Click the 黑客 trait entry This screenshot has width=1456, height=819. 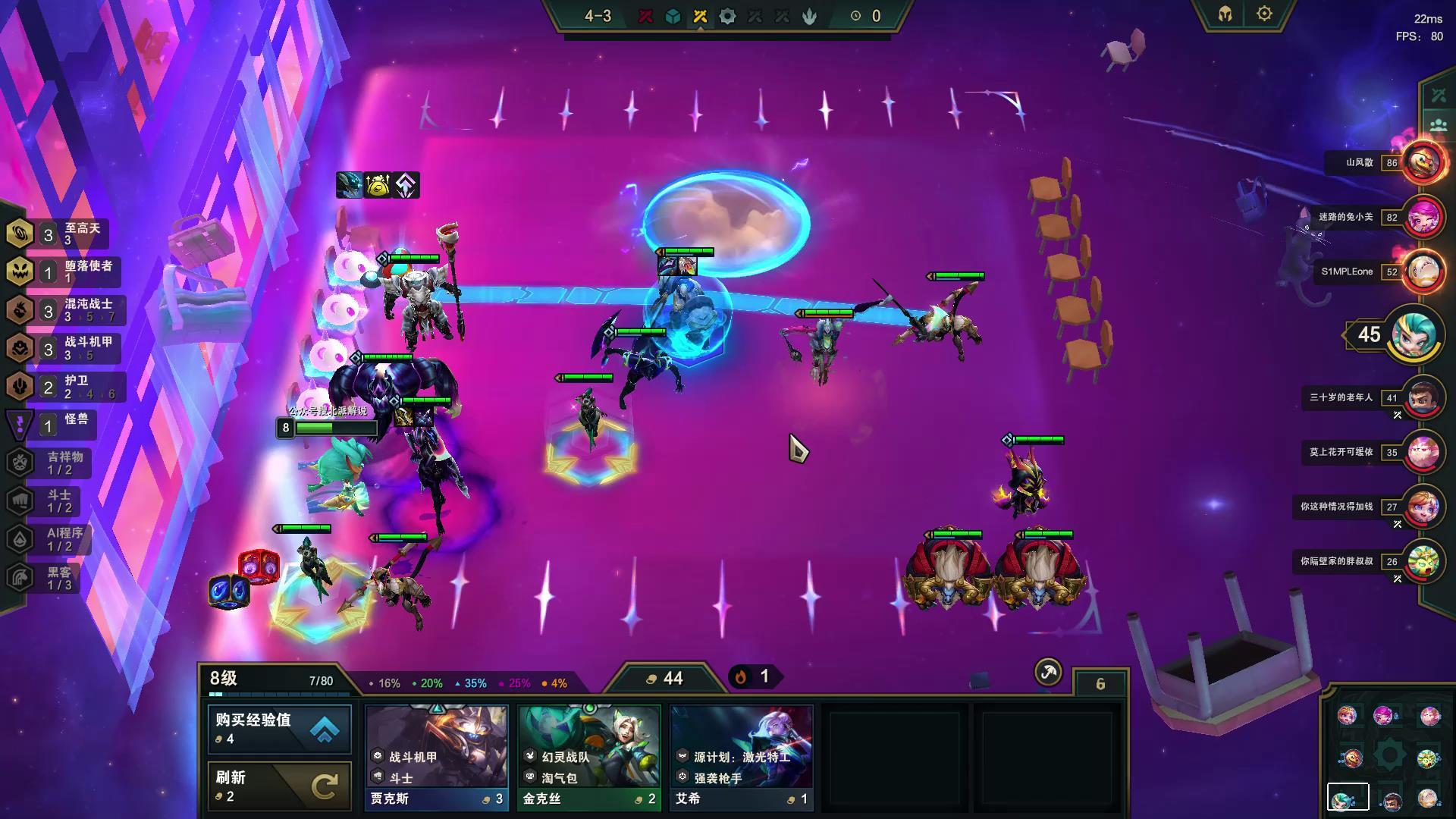pyautogui.click(x=47, y=578)
